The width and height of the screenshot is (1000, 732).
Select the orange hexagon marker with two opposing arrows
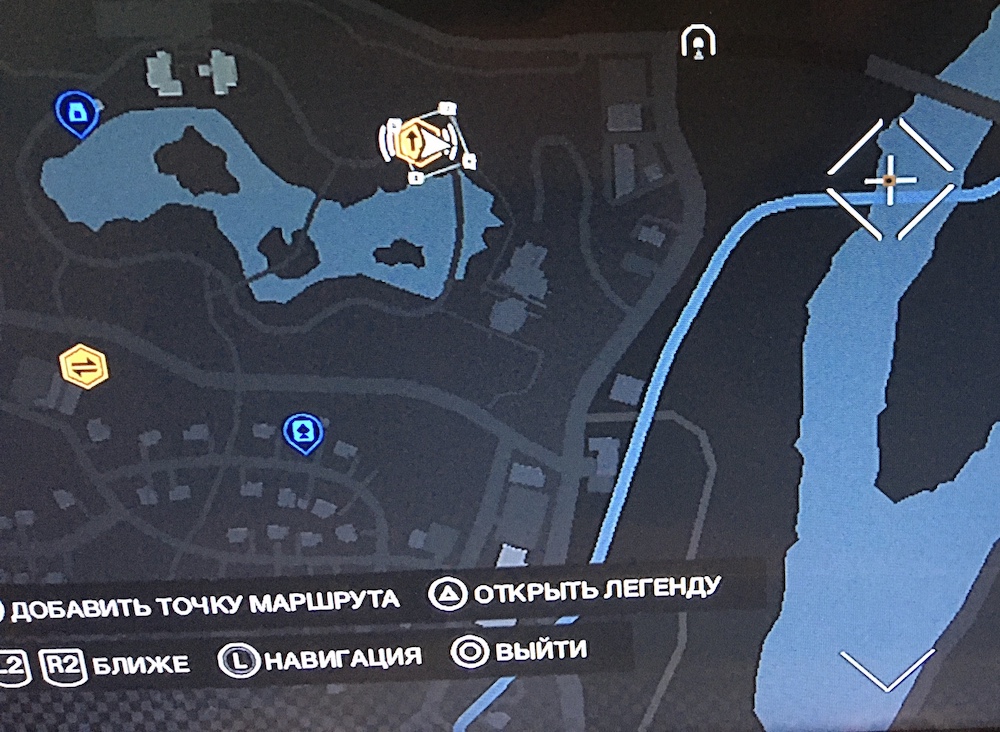pos(84,365)
